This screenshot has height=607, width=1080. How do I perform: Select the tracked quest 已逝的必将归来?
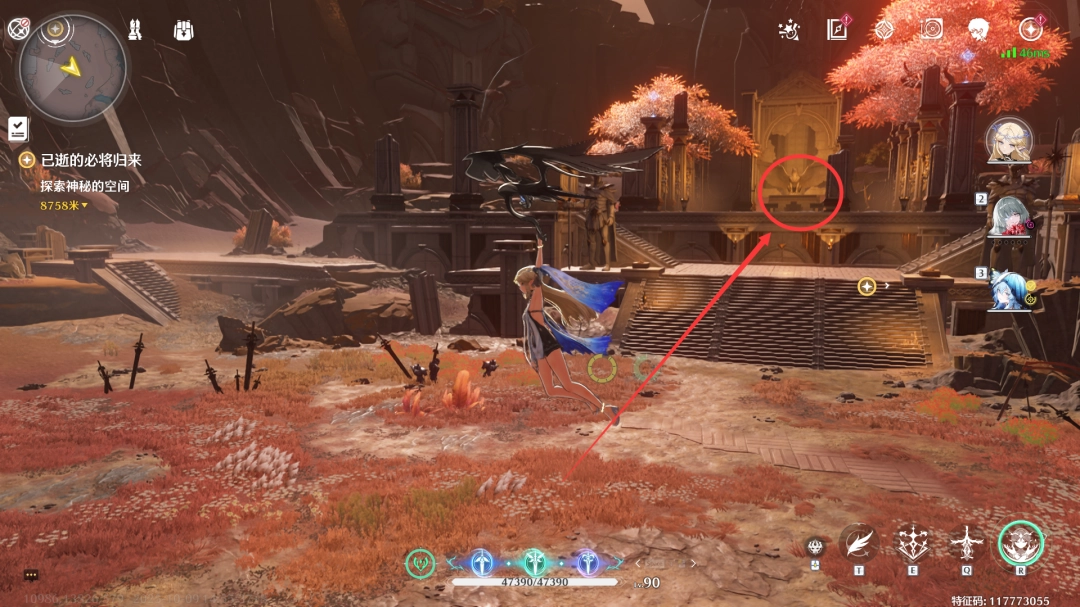click(91, 160)
